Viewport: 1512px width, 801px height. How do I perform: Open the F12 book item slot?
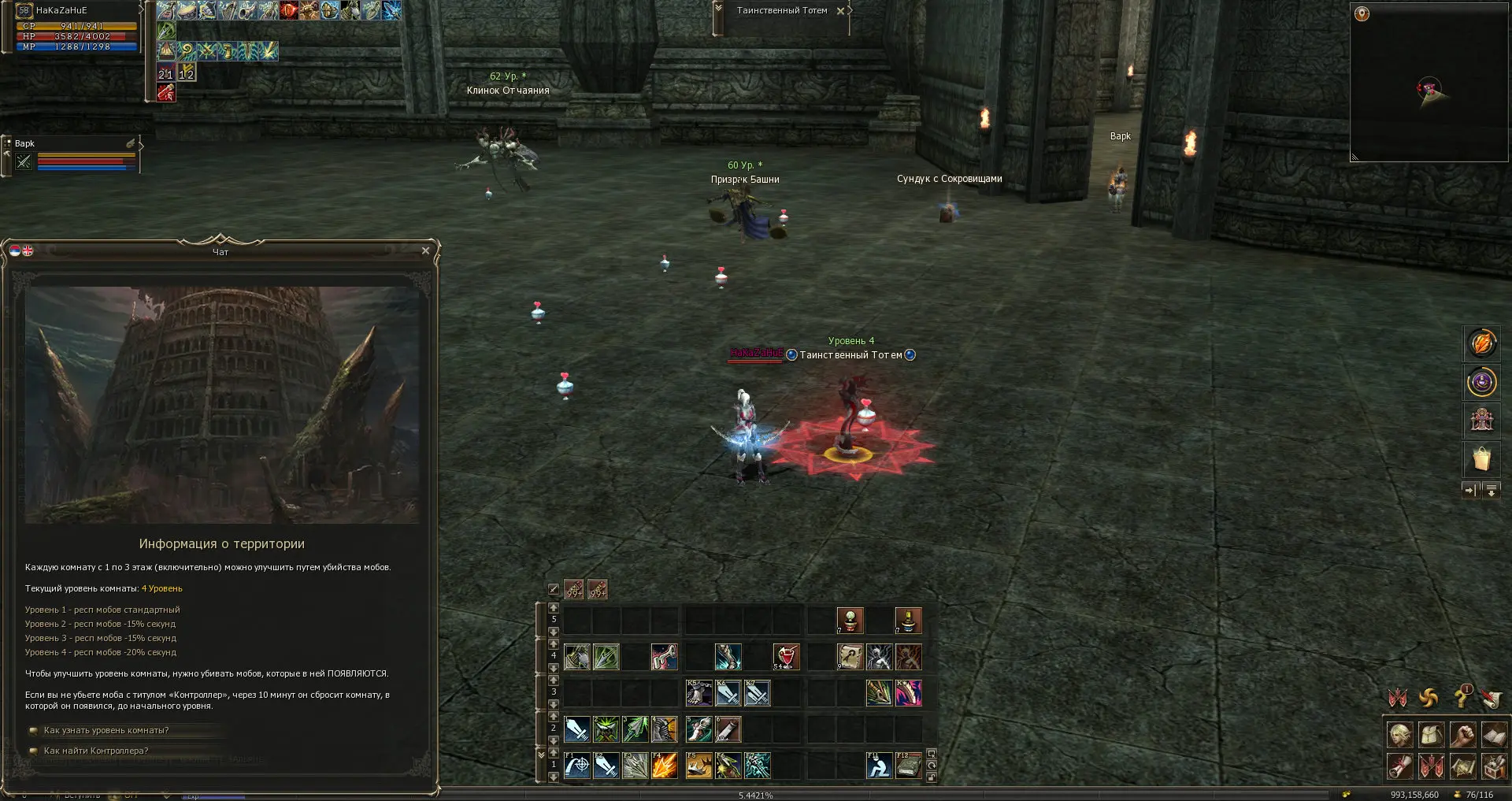(x=908, y=766)
